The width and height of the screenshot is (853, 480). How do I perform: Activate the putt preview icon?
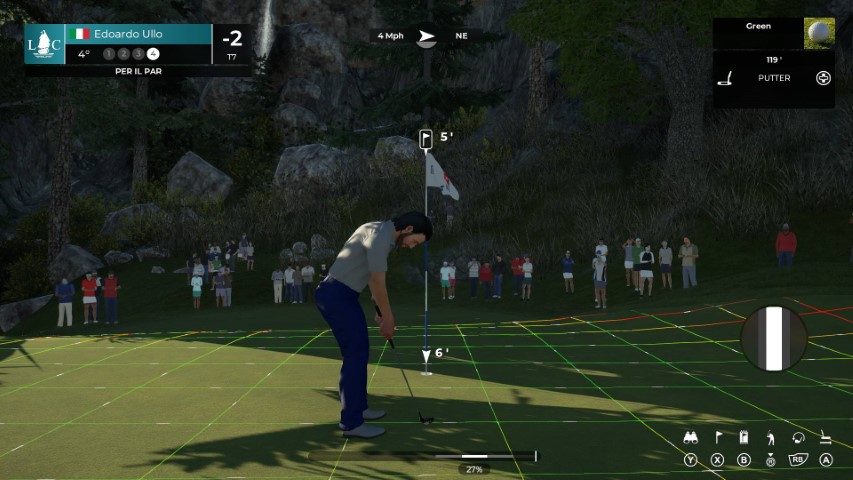[826, 438]
